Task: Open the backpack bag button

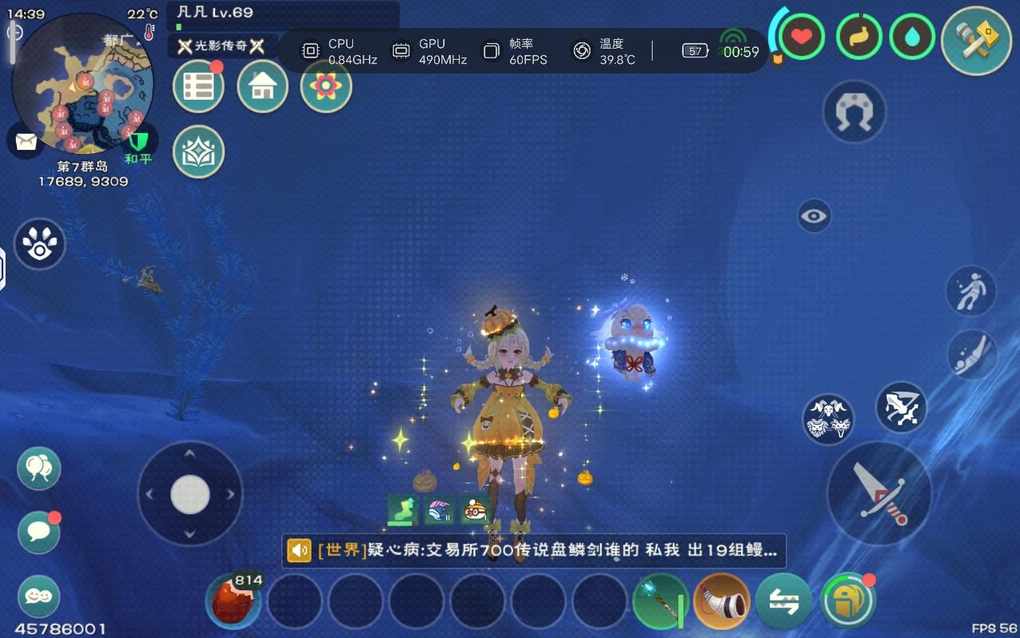Action: (x=846, y=601)
